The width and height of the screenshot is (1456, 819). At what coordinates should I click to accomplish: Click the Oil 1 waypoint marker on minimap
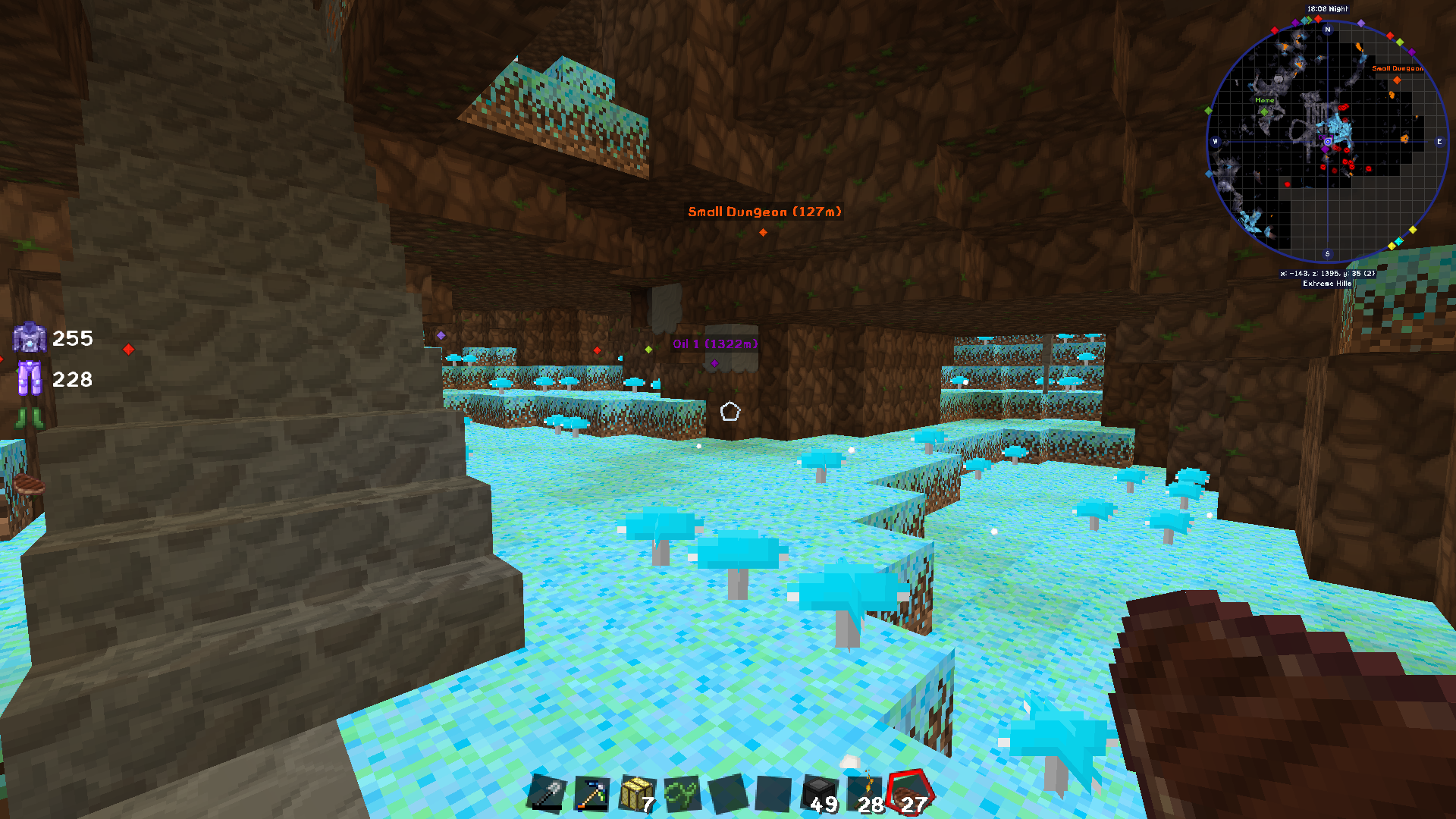(x=1326, y=149)
